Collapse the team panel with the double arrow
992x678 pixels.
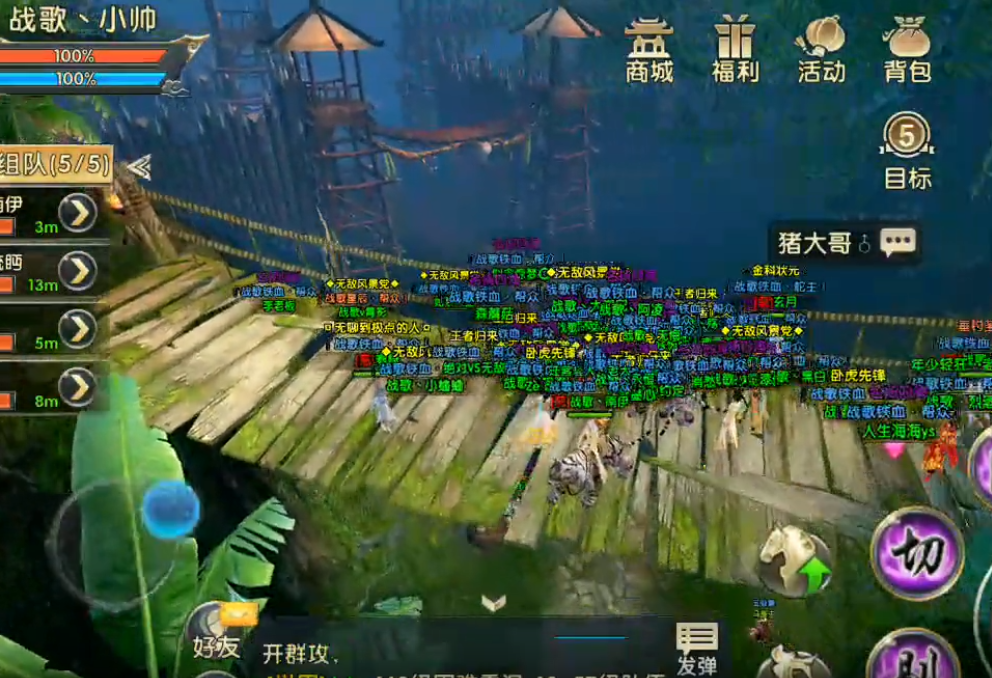click(139, 167)
